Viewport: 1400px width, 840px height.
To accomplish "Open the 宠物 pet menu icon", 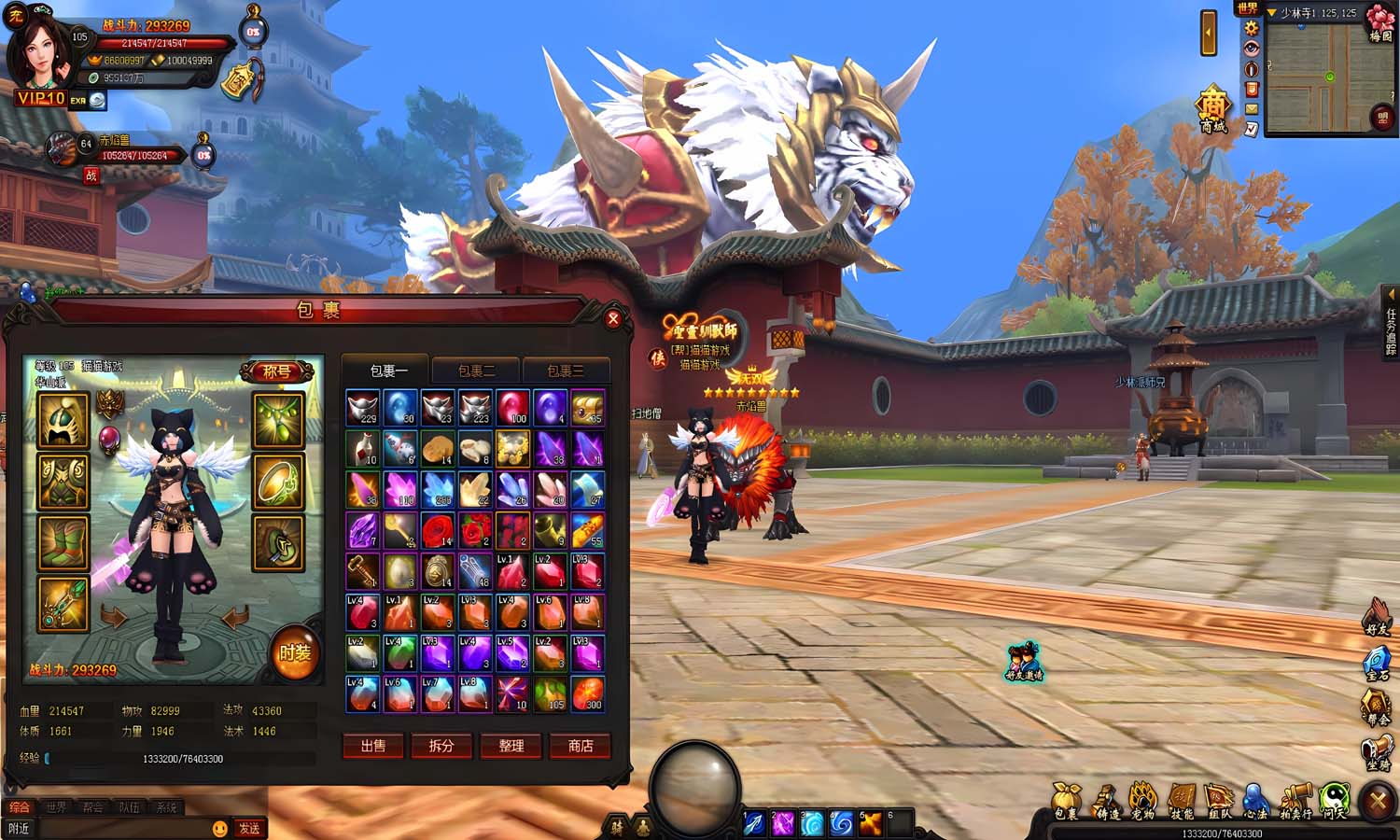I will point(1143,802).
